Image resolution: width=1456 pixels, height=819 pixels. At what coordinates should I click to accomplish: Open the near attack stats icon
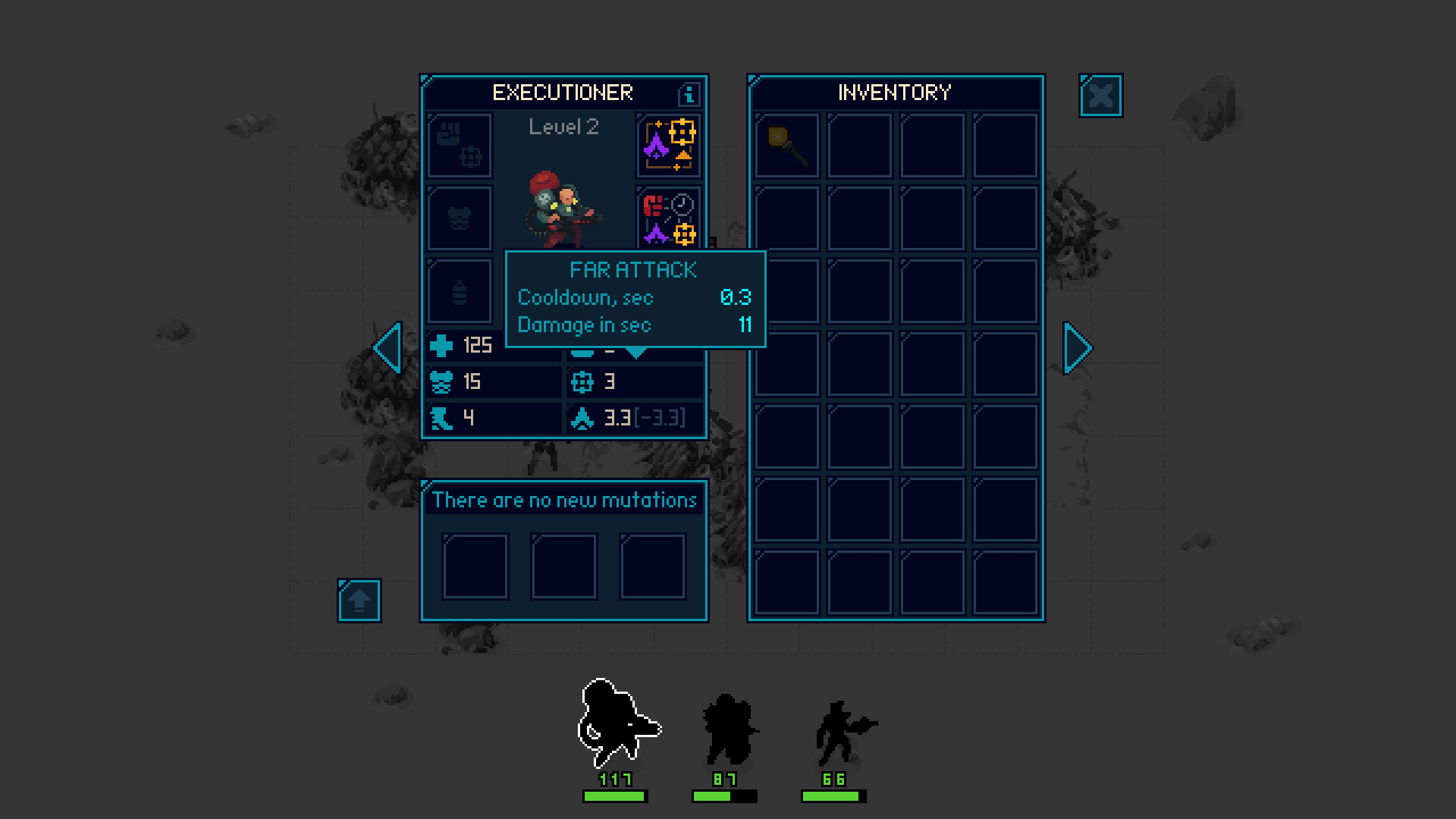668,218
